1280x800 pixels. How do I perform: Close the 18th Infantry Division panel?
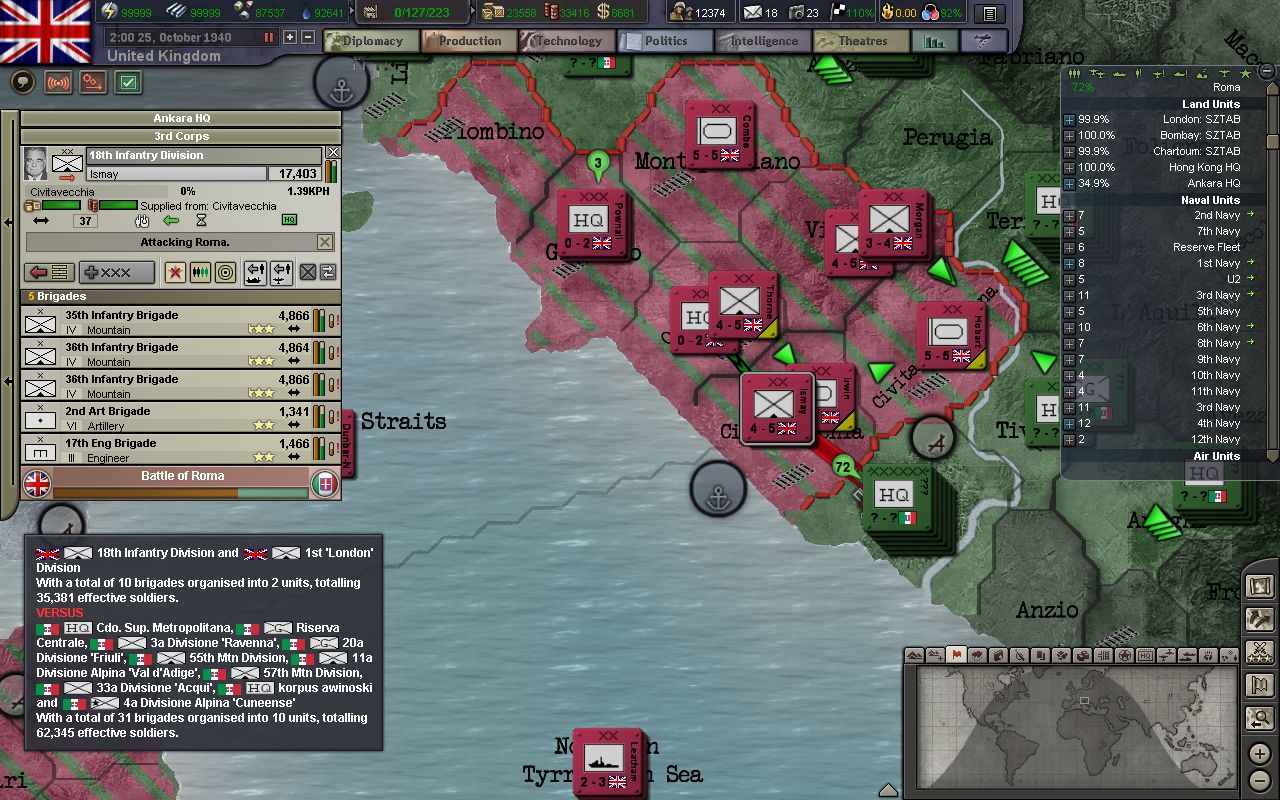[333, 153]
